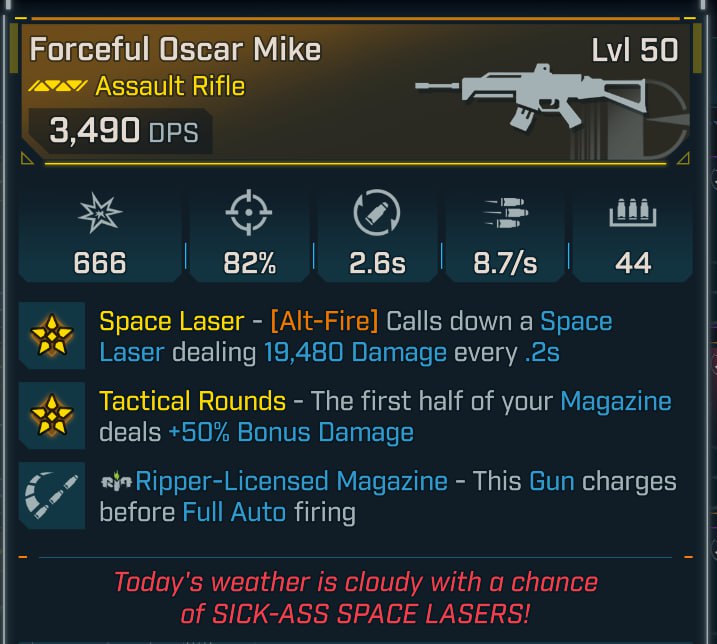This screenshot has height=644, width=717.
Task: Select the Space Laser perk star icon
Action: click(50, 336)
